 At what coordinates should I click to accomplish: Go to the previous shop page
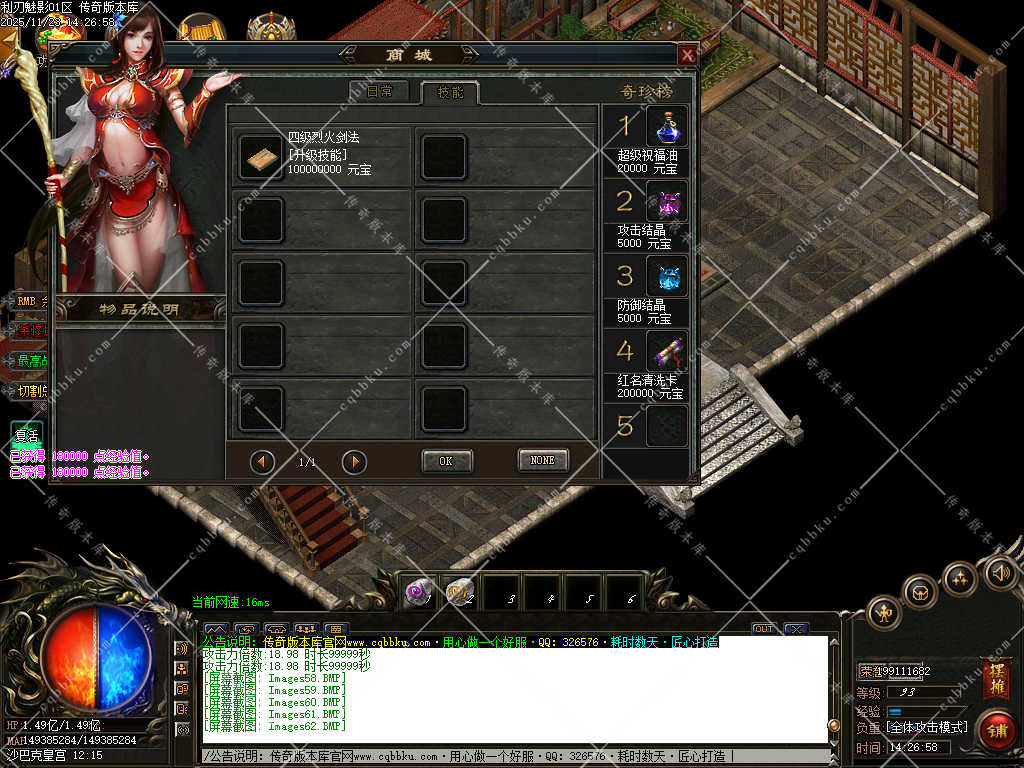263,461
